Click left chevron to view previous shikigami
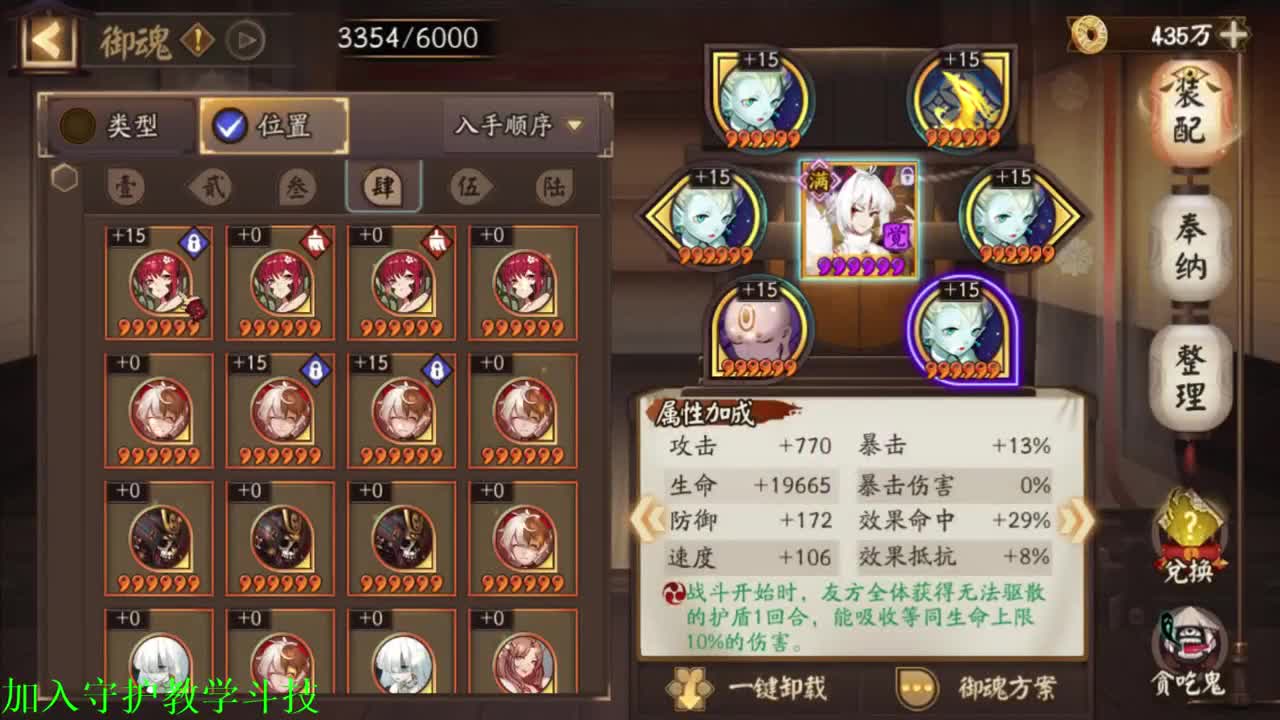1280x720 pixels. [x=649, y=518]
